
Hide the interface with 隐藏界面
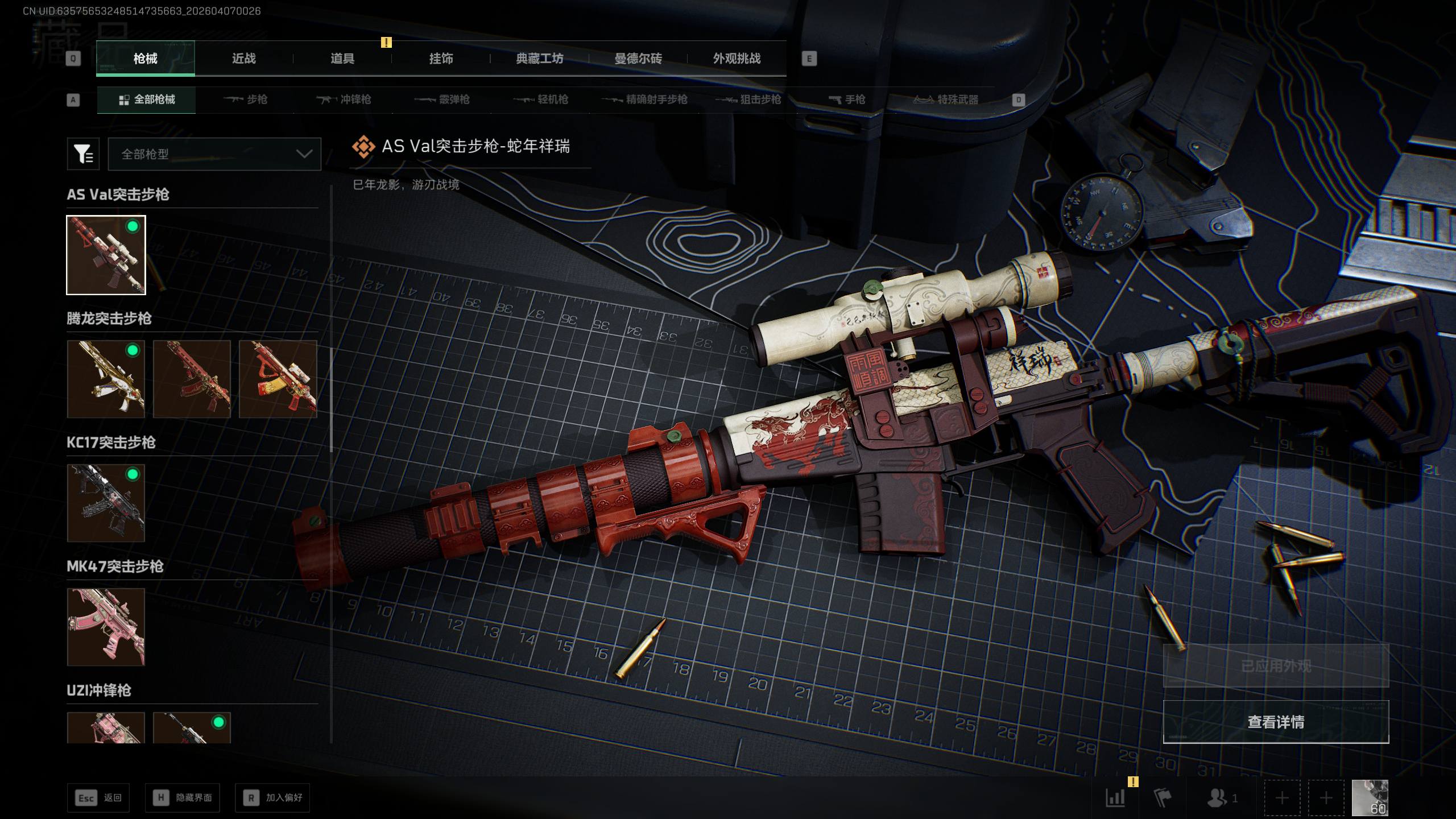coord(183,797)
